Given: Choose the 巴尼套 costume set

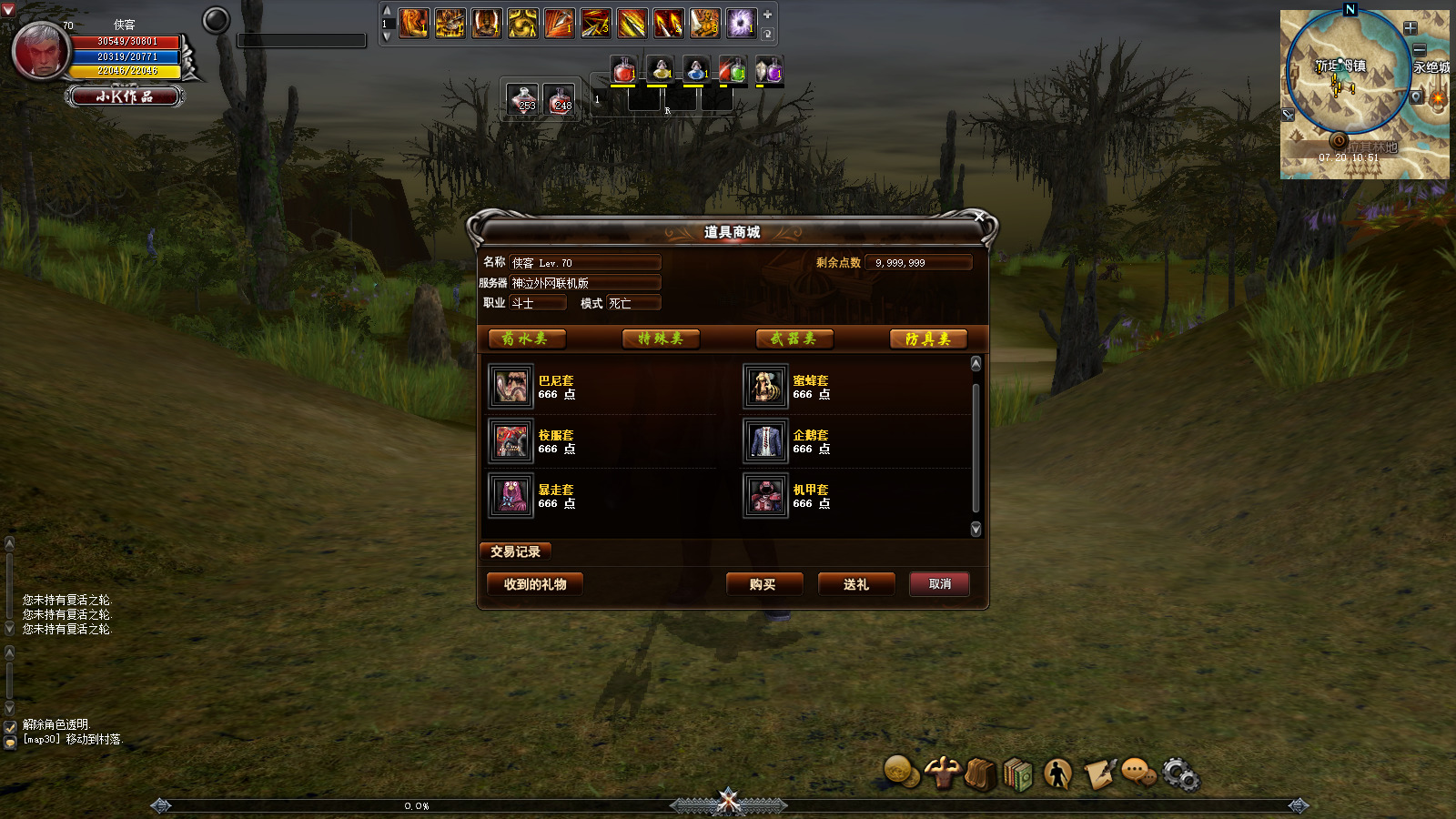Looking at the screenshot, I should [x=511, y=387].
